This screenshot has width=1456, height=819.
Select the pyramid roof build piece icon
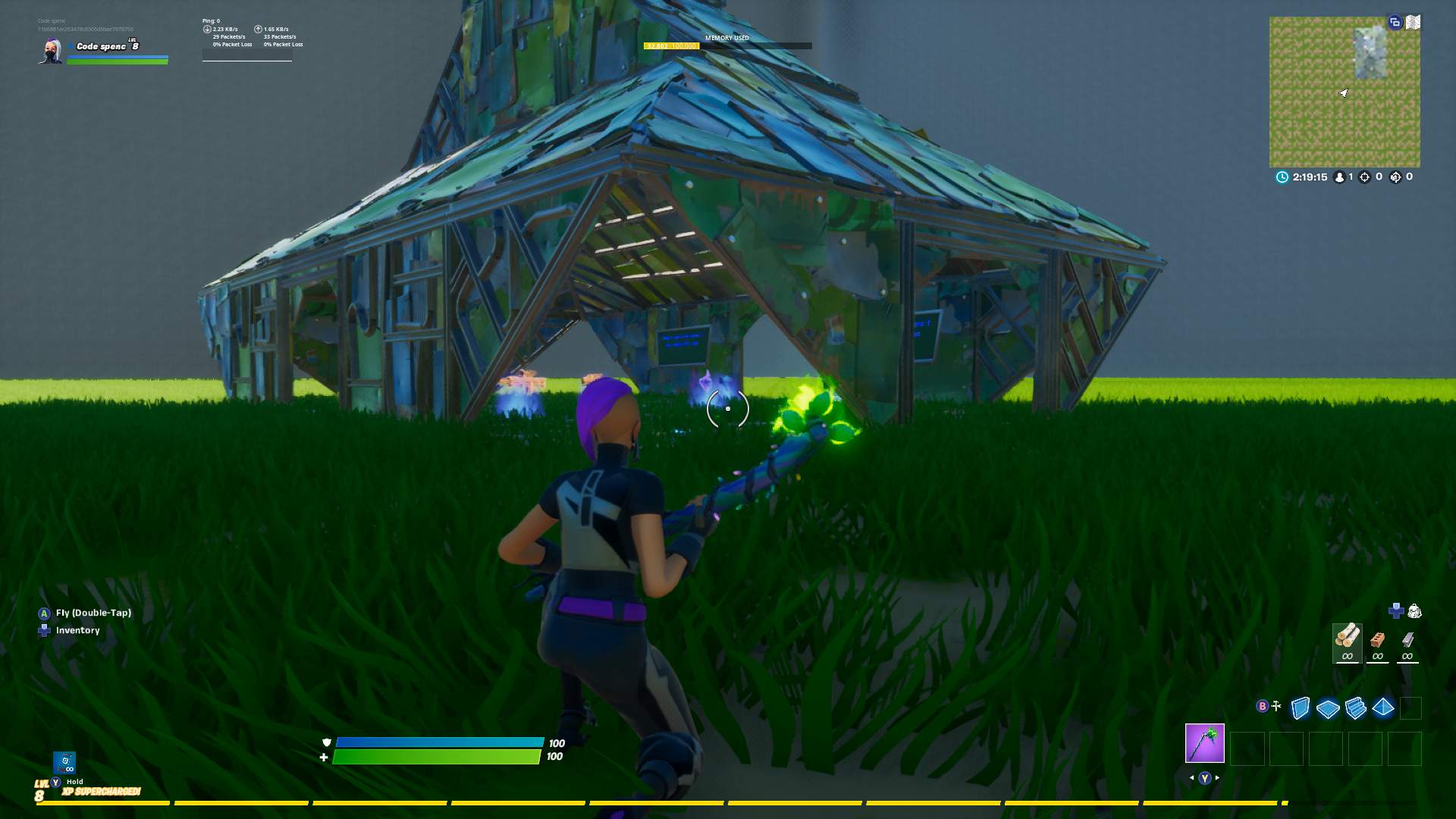click(1382, 707)
